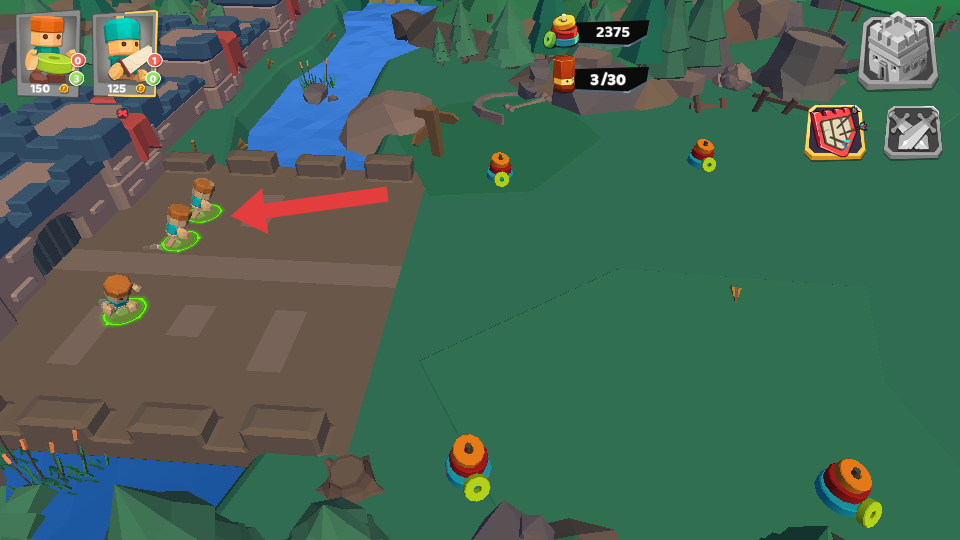This screenshot has width=960, height=540.
Task: Select the orange-hat worker unit card
Action: pyautogui.click(x=50, y=54)
